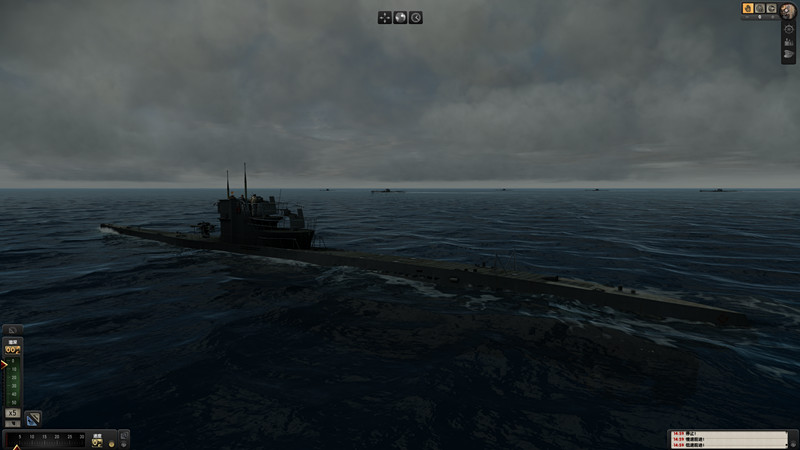The height and width of the screenshot is (450, 800).
Task: Open the blue triangle navigation tool
Action: [33, 417]
